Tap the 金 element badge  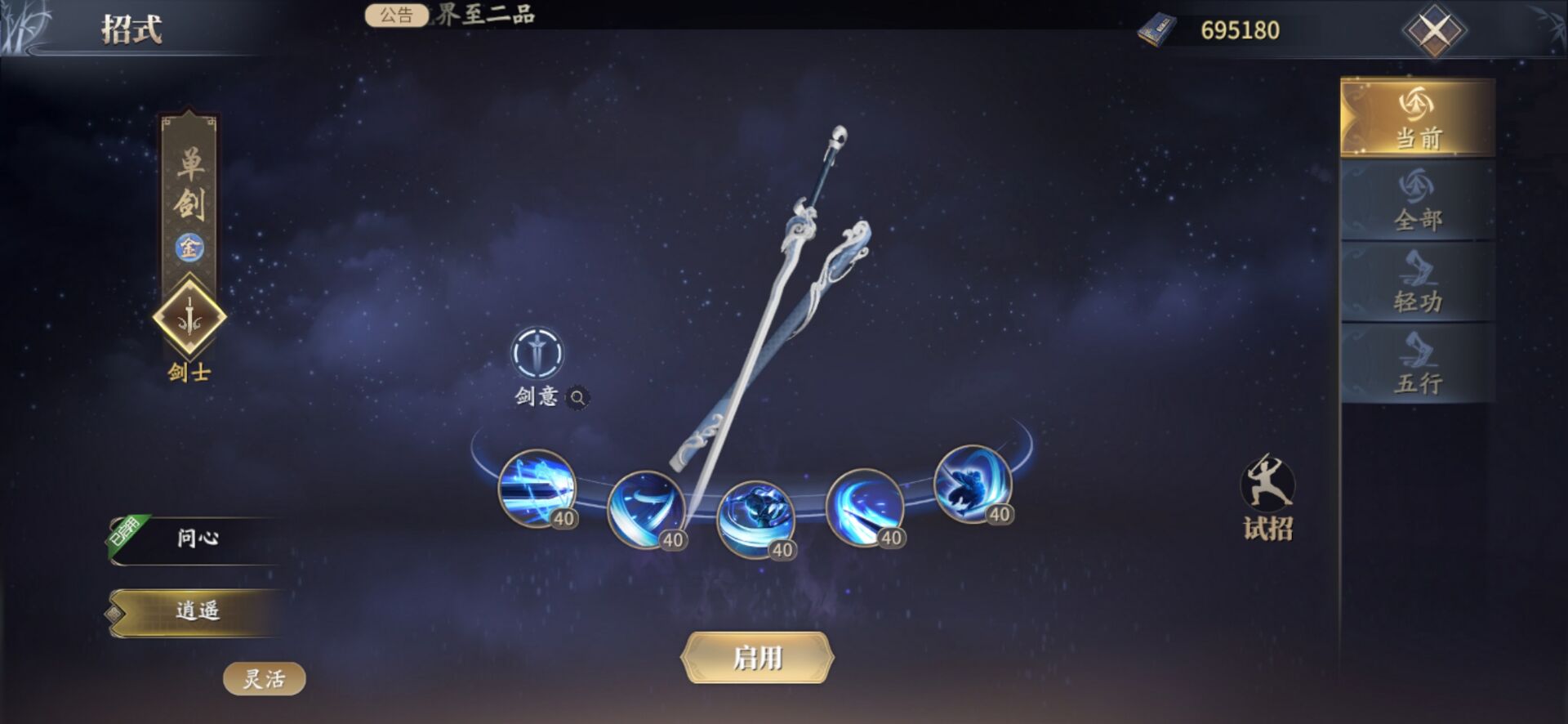[189, 247]
